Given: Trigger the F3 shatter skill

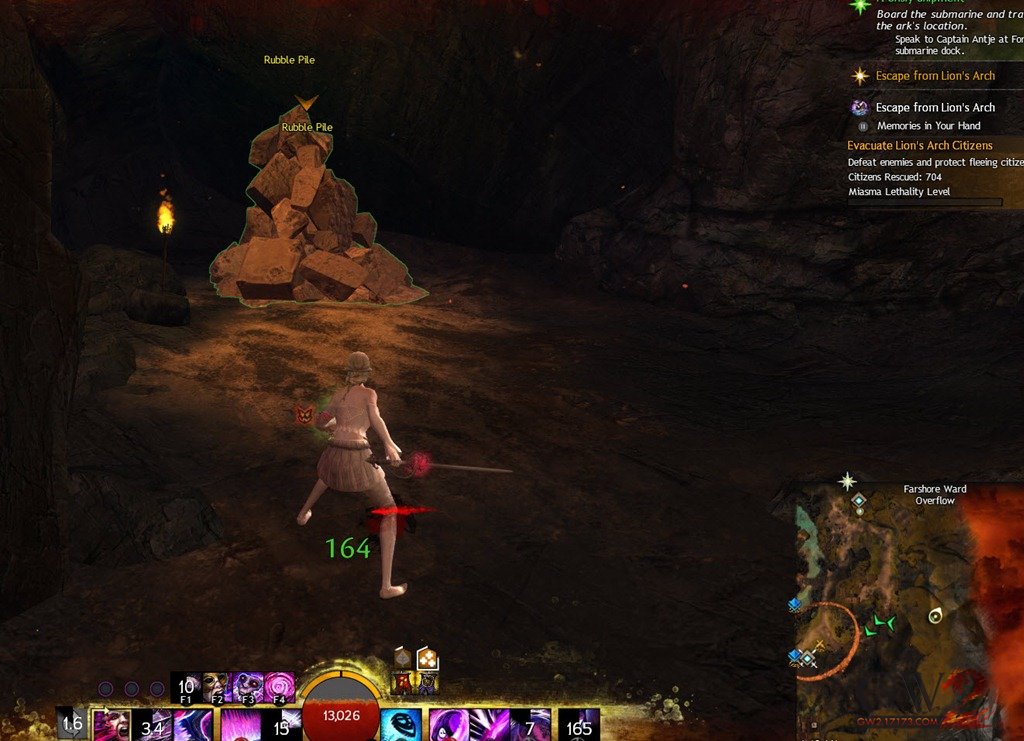Looking at the screenshot, I should pos(248,687).
